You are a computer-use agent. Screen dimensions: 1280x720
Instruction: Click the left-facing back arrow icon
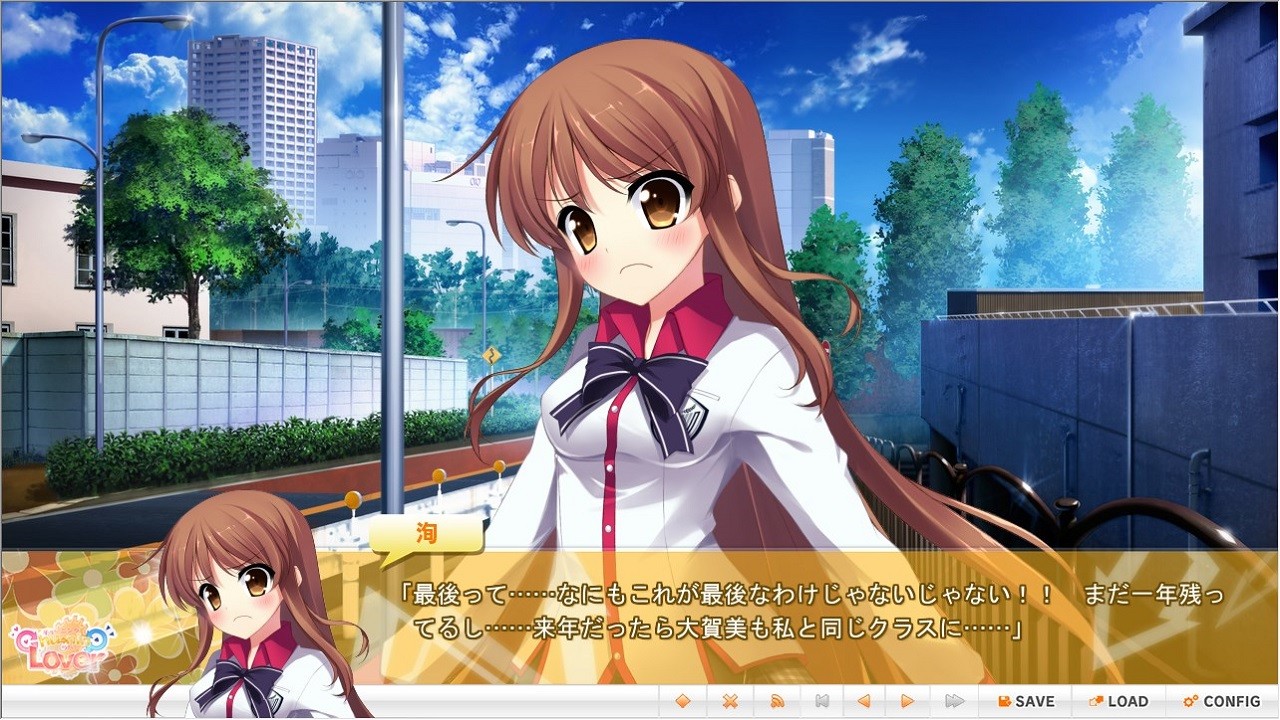point(864,701)
